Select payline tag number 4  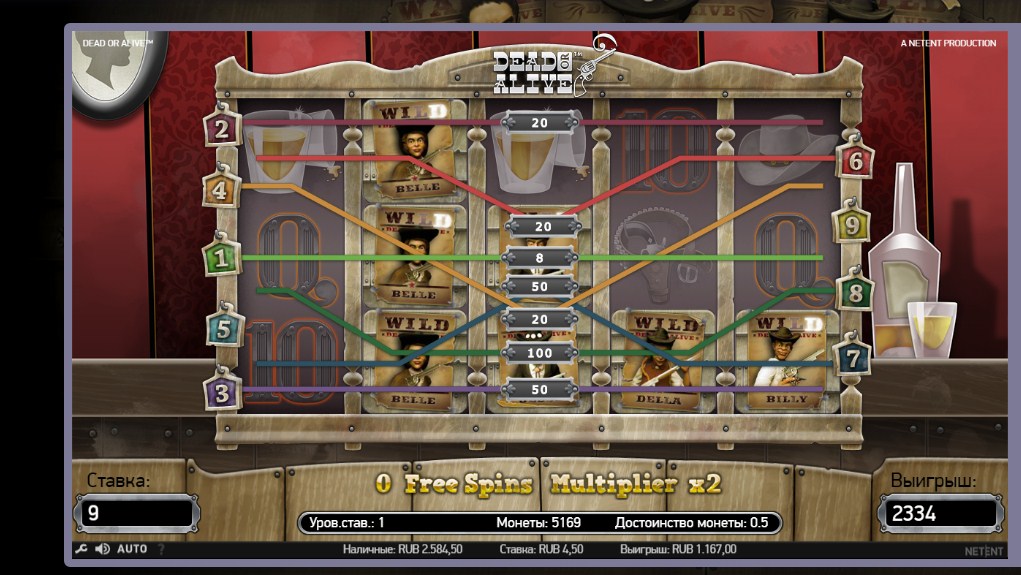(220, 188)
